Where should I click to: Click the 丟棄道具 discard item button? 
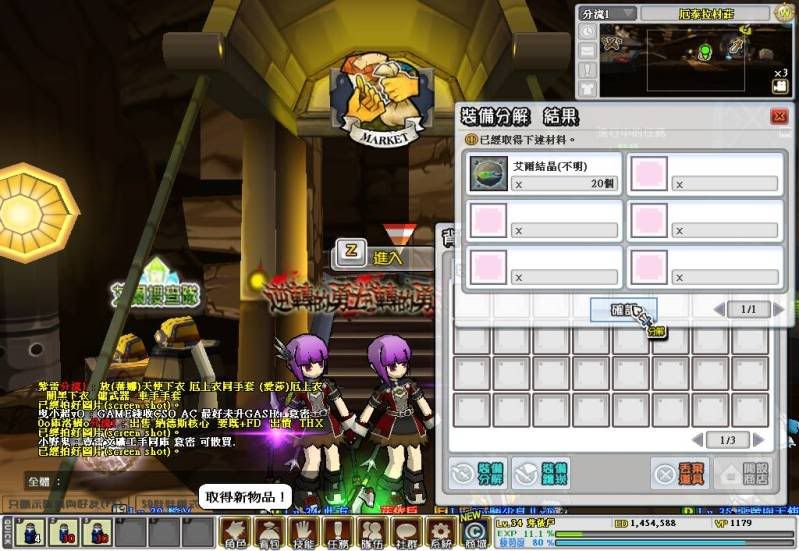tap(681, 473)
